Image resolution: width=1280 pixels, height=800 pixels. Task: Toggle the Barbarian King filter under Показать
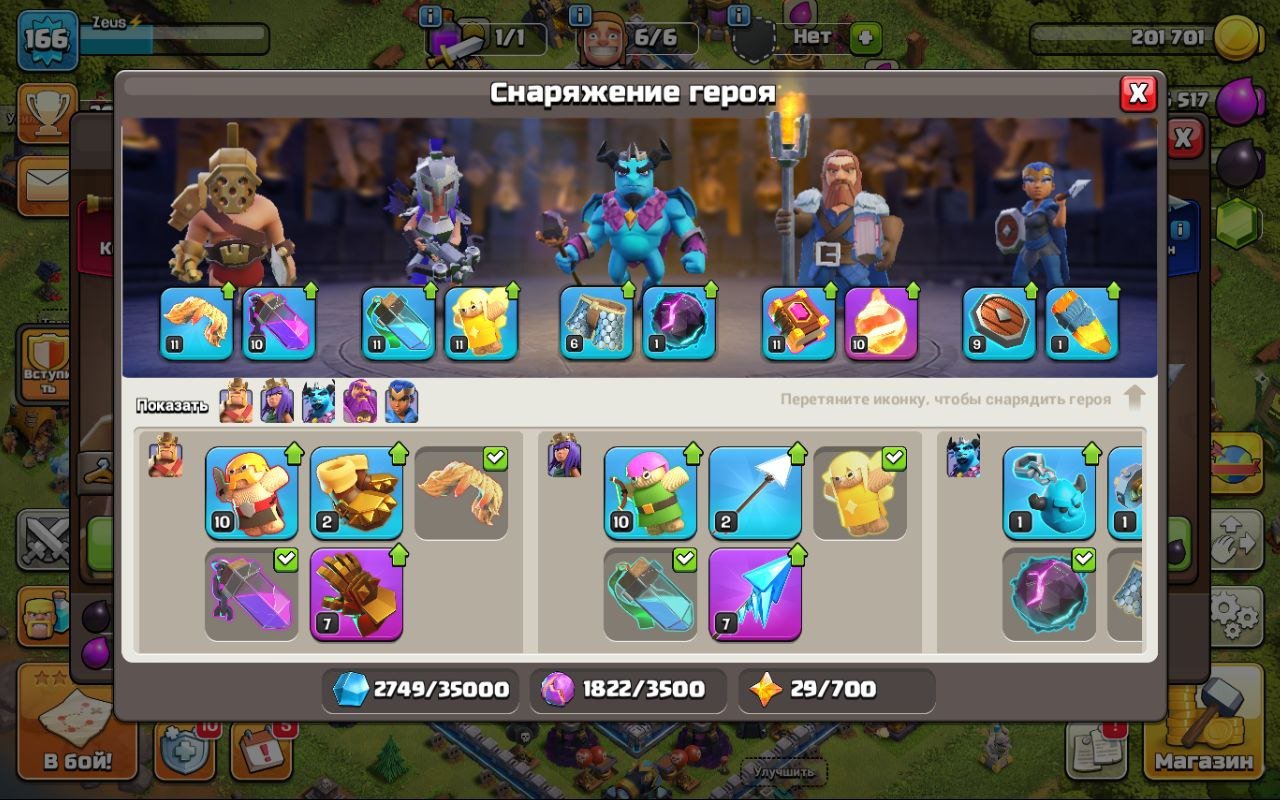point(235,400)
